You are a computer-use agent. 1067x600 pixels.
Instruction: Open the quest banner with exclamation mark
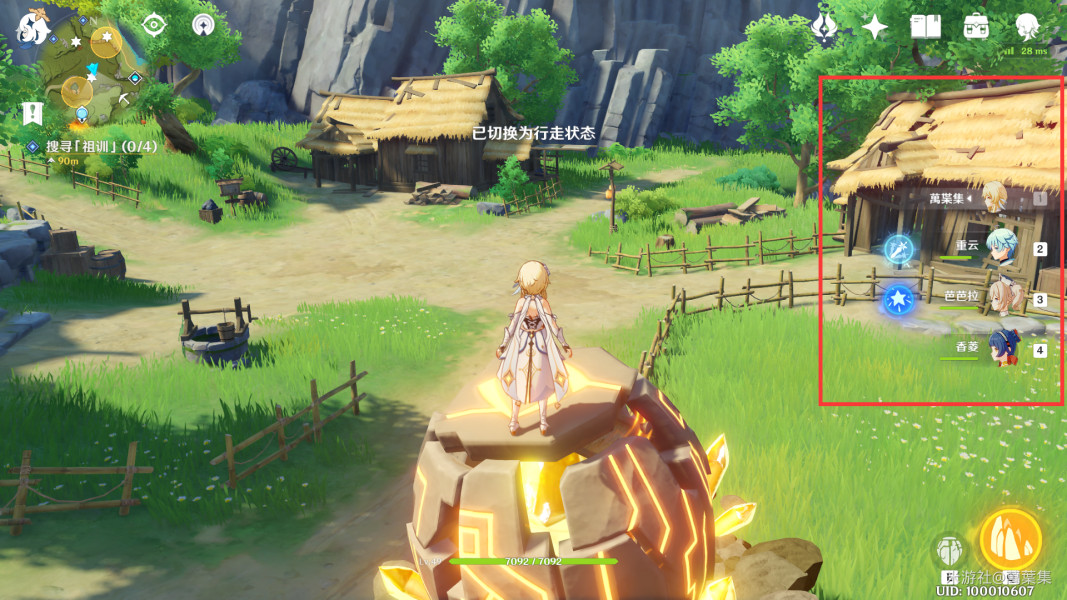tap(32, 113)
